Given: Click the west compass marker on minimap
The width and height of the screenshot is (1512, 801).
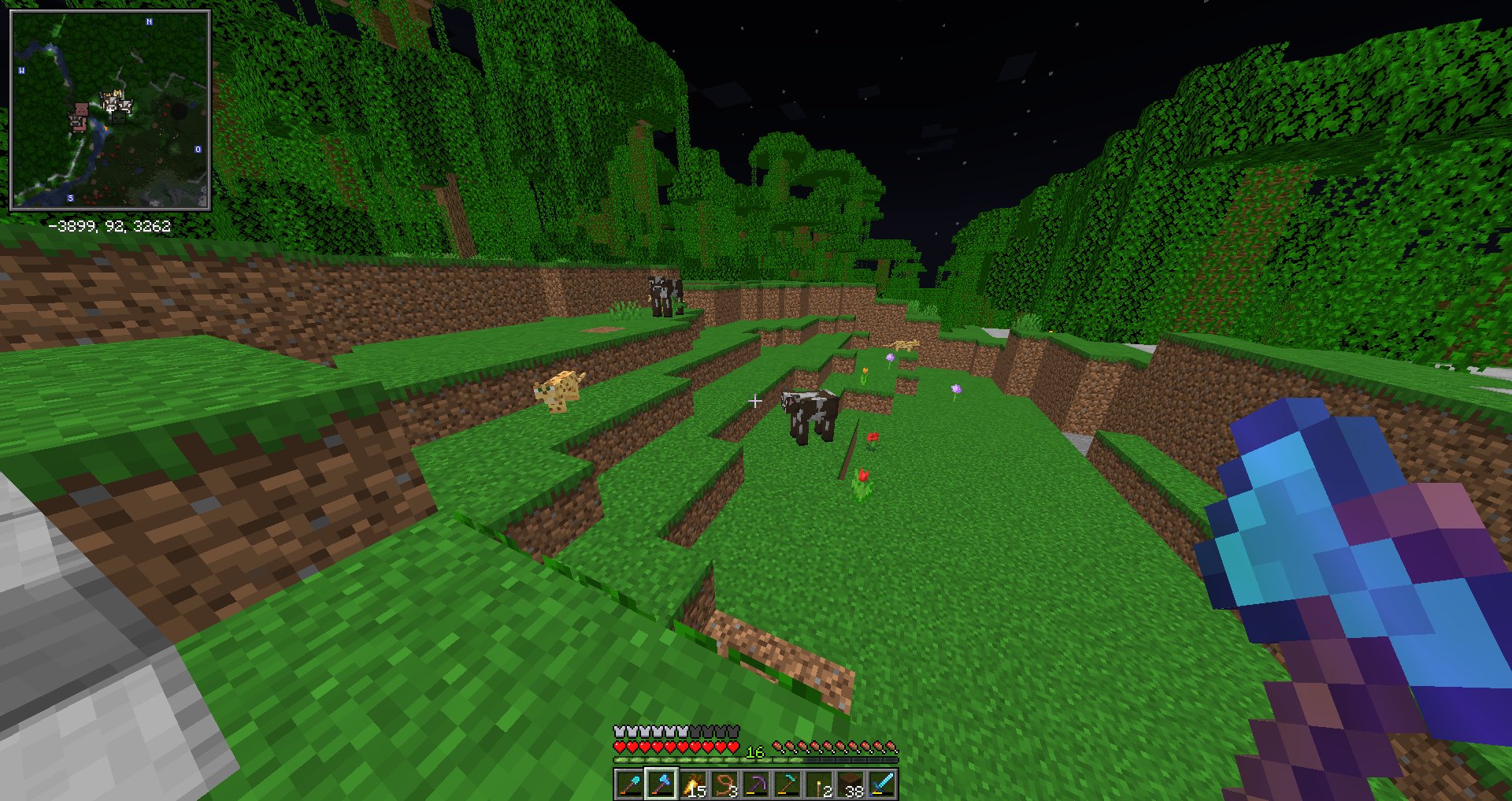Looking at the screenshot, I should point(21,71).
